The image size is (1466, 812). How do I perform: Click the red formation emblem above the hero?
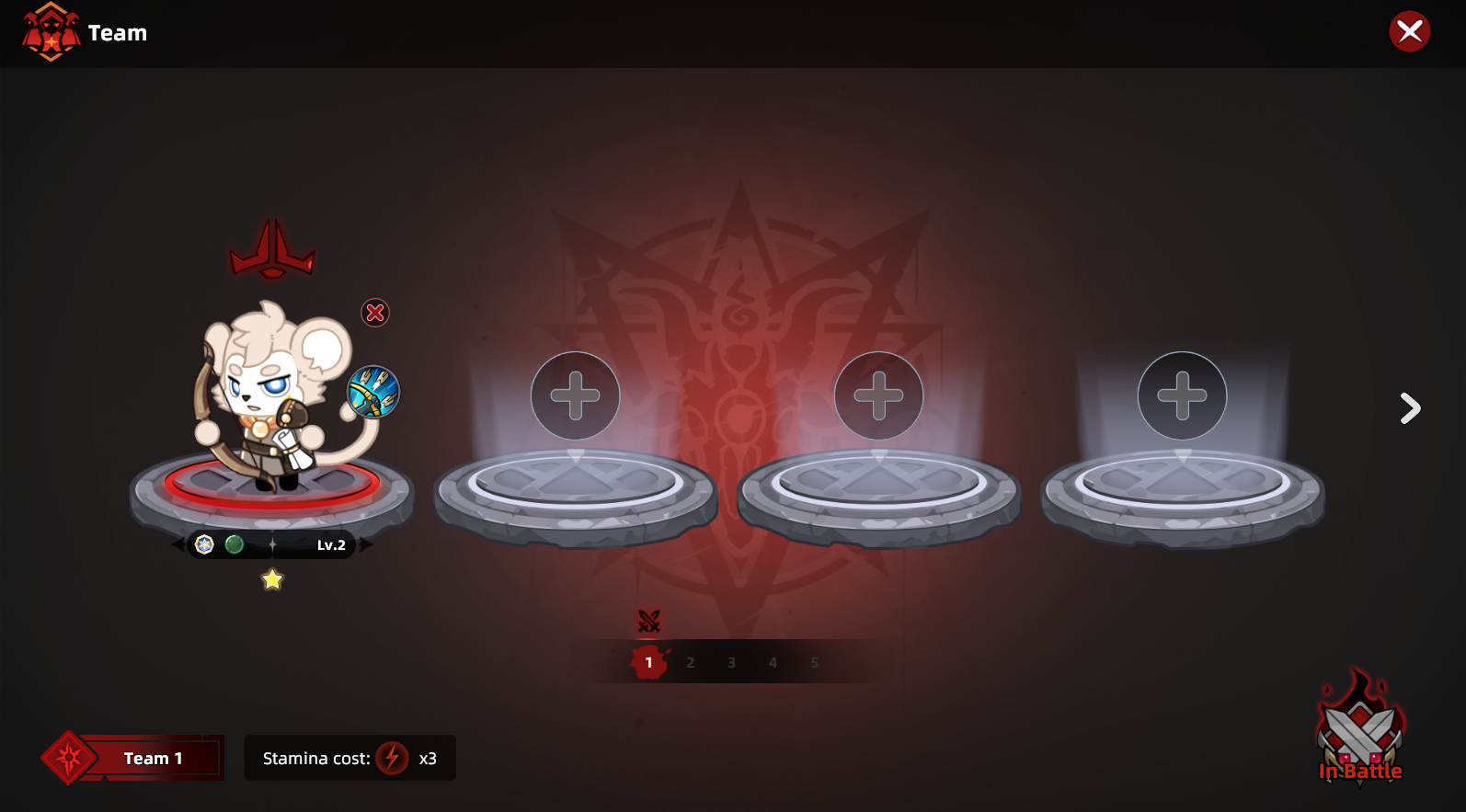coord(272,250)
